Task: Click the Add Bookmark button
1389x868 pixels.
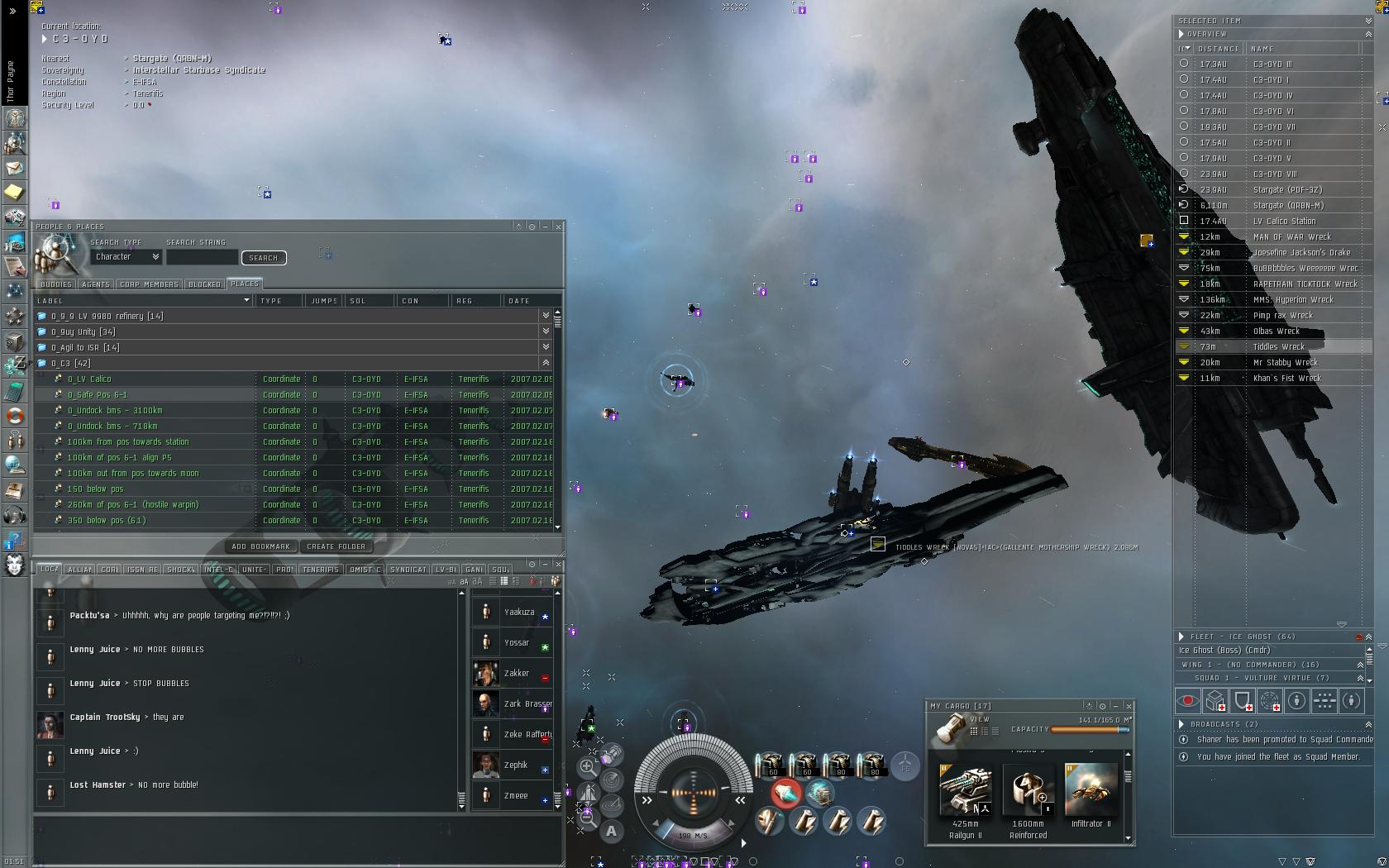Action: 261,546
